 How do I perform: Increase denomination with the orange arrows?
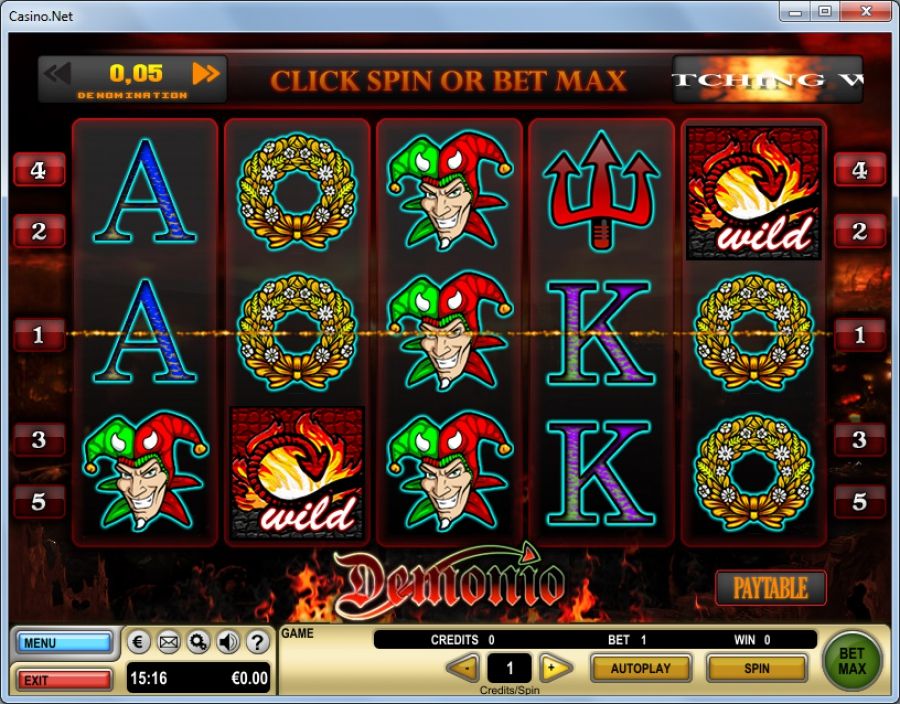point(206,73)
